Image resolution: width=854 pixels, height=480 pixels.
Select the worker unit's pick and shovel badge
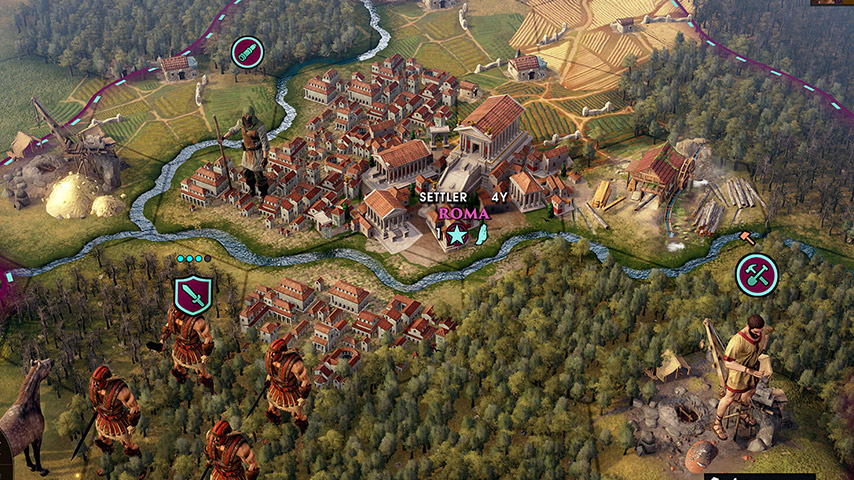757,274
